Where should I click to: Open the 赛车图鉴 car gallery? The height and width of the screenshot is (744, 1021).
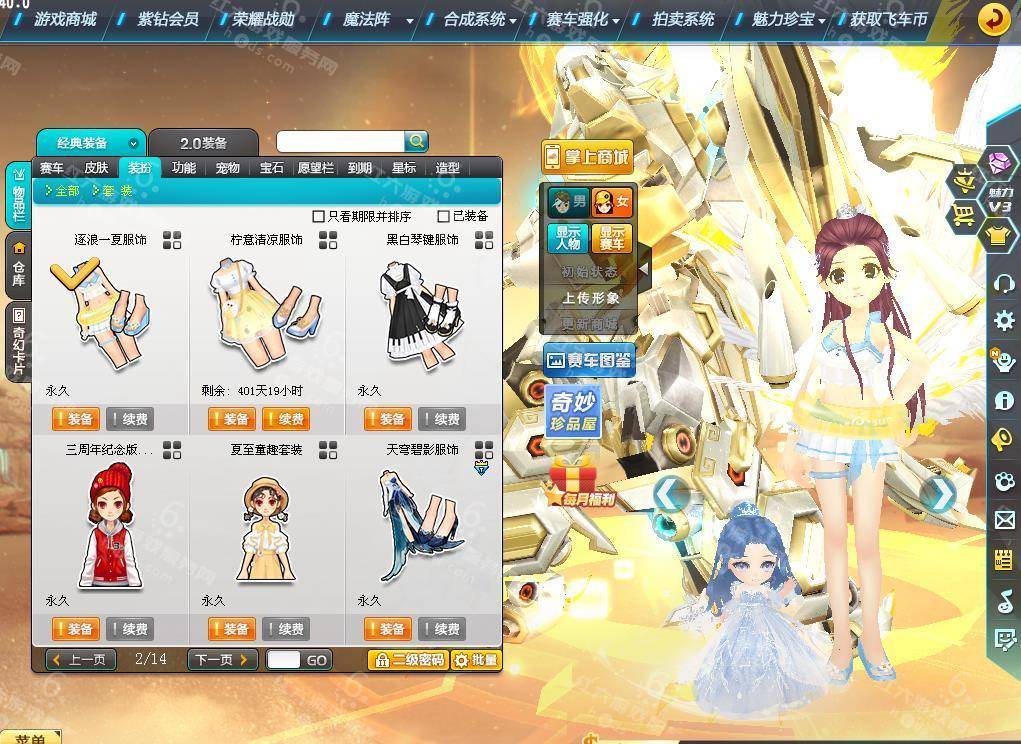tap(589, 360)
